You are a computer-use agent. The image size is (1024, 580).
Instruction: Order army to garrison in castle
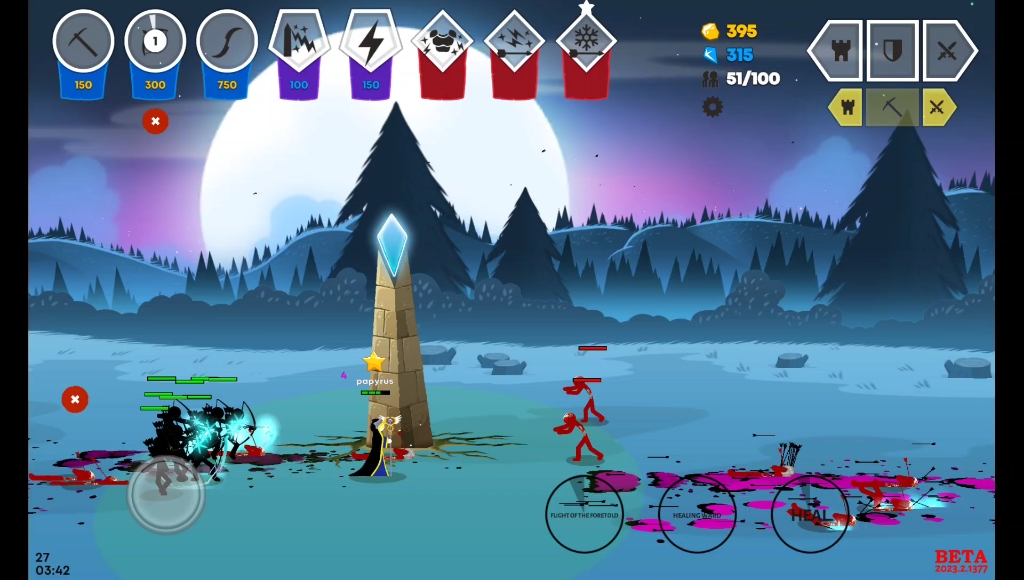coord(838,50)
